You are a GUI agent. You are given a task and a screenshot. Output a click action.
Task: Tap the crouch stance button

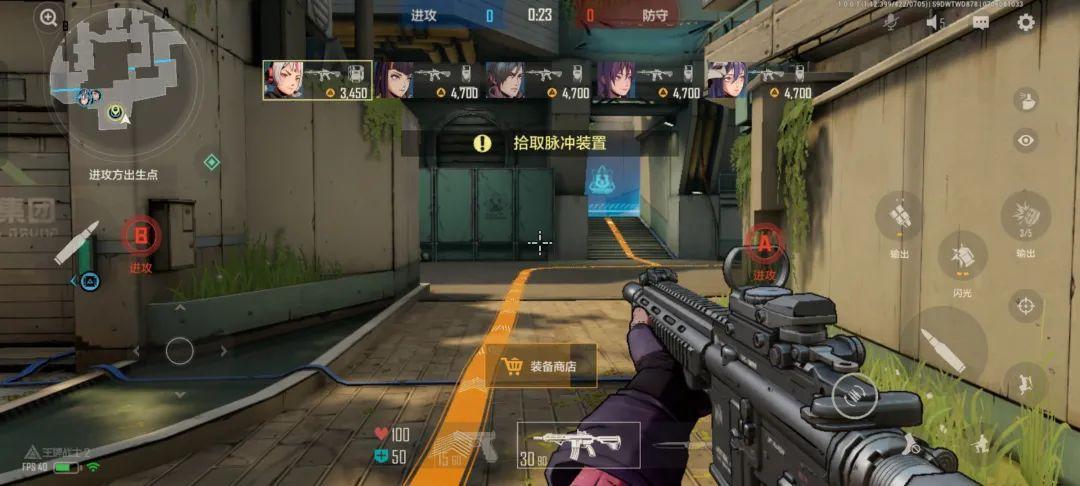[982, 443]
